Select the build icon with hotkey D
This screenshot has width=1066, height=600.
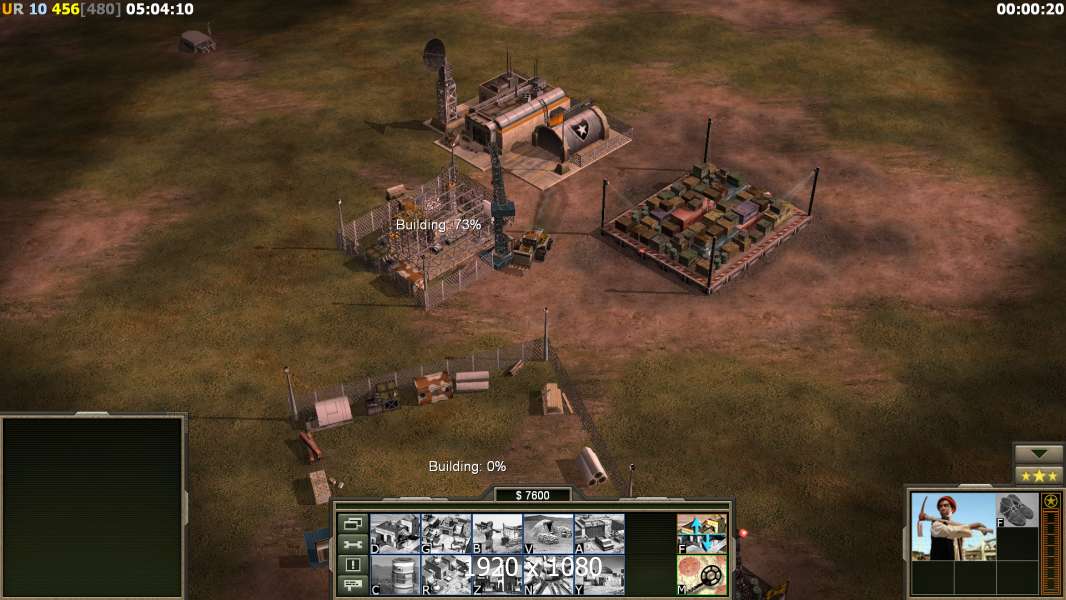click(x=395, y=533)
